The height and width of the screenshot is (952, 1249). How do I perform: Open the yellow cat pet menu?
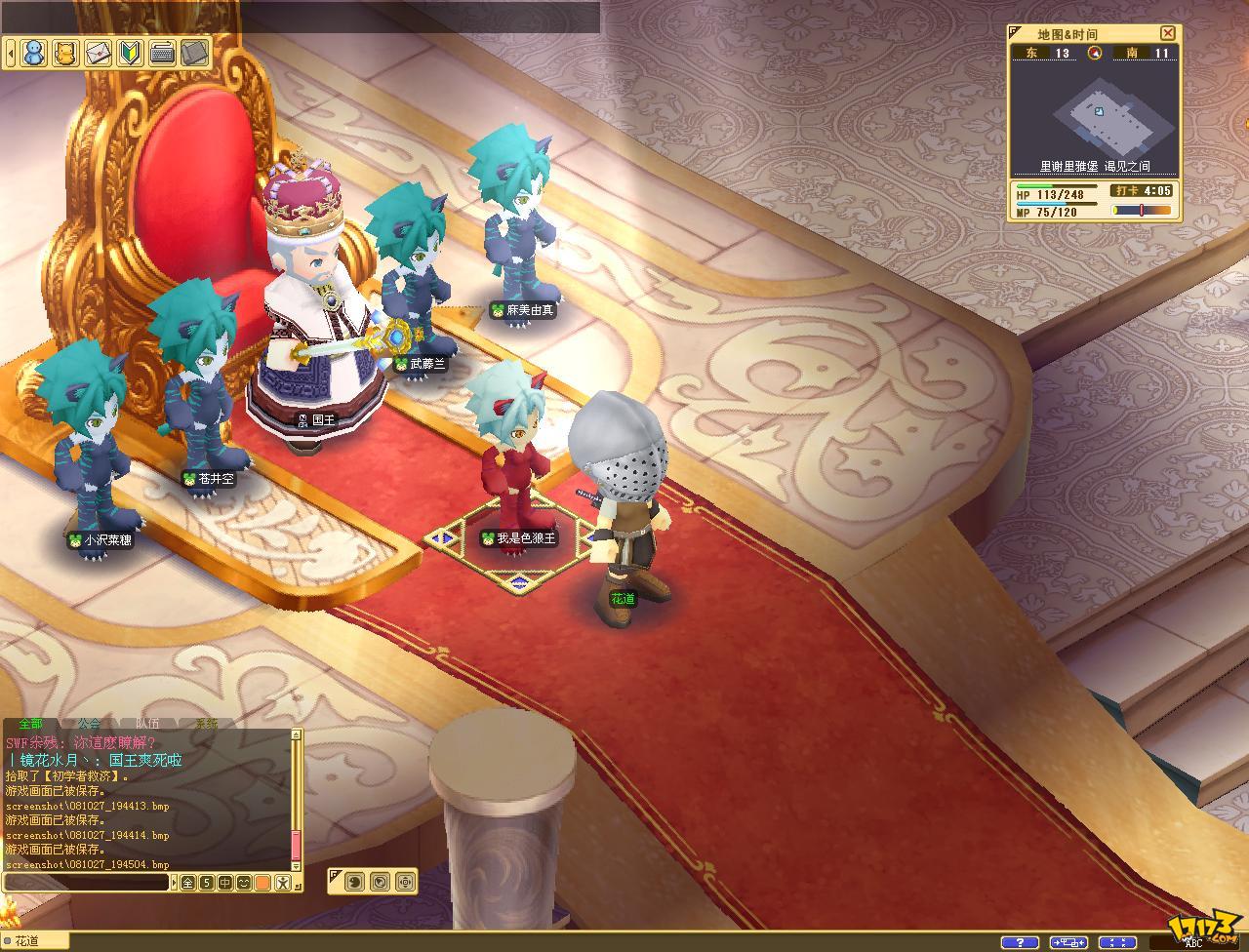tap(65, 52)
